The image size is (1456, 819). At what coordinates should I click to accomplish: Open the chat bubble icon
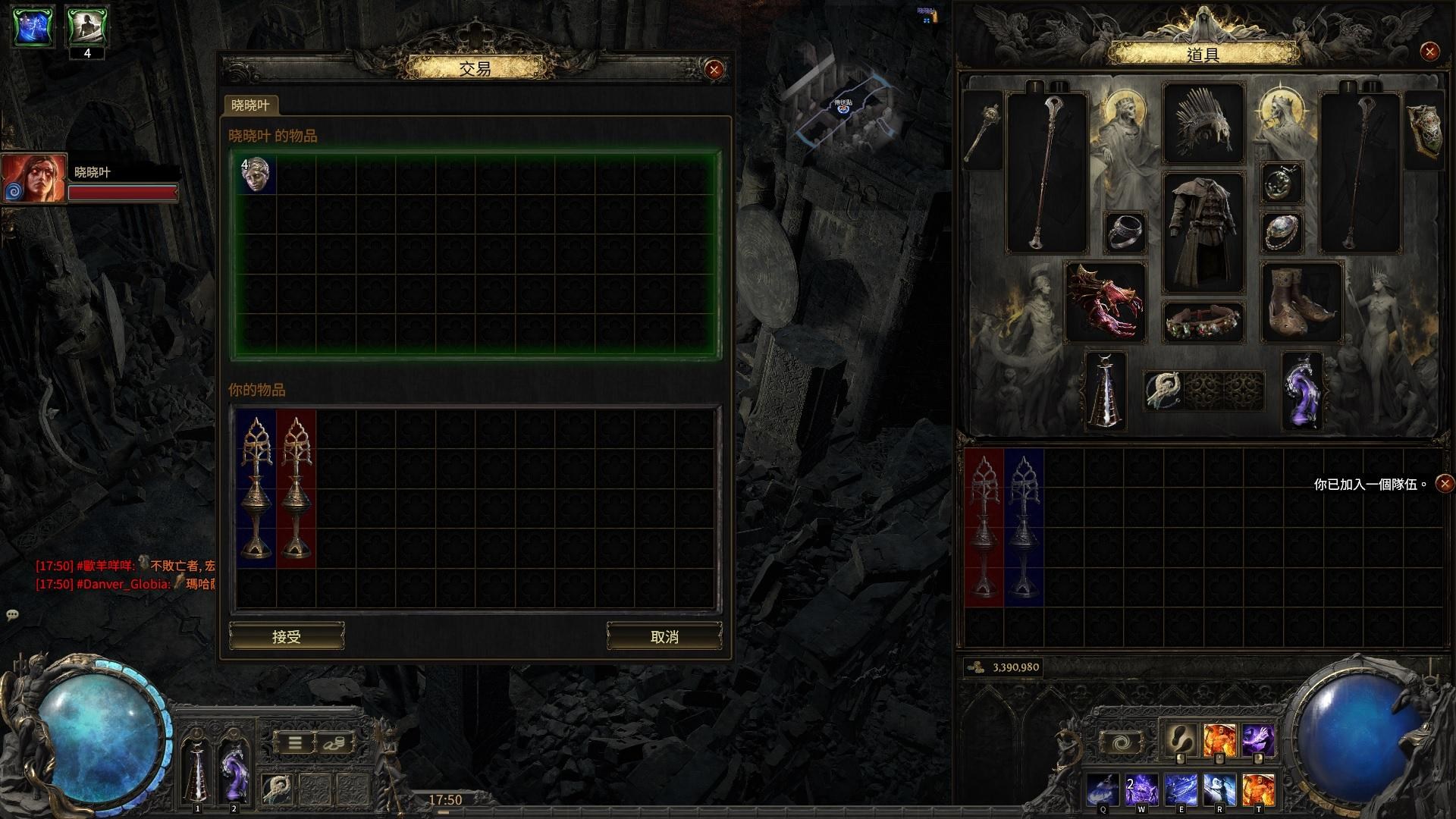tap(12, 615)
